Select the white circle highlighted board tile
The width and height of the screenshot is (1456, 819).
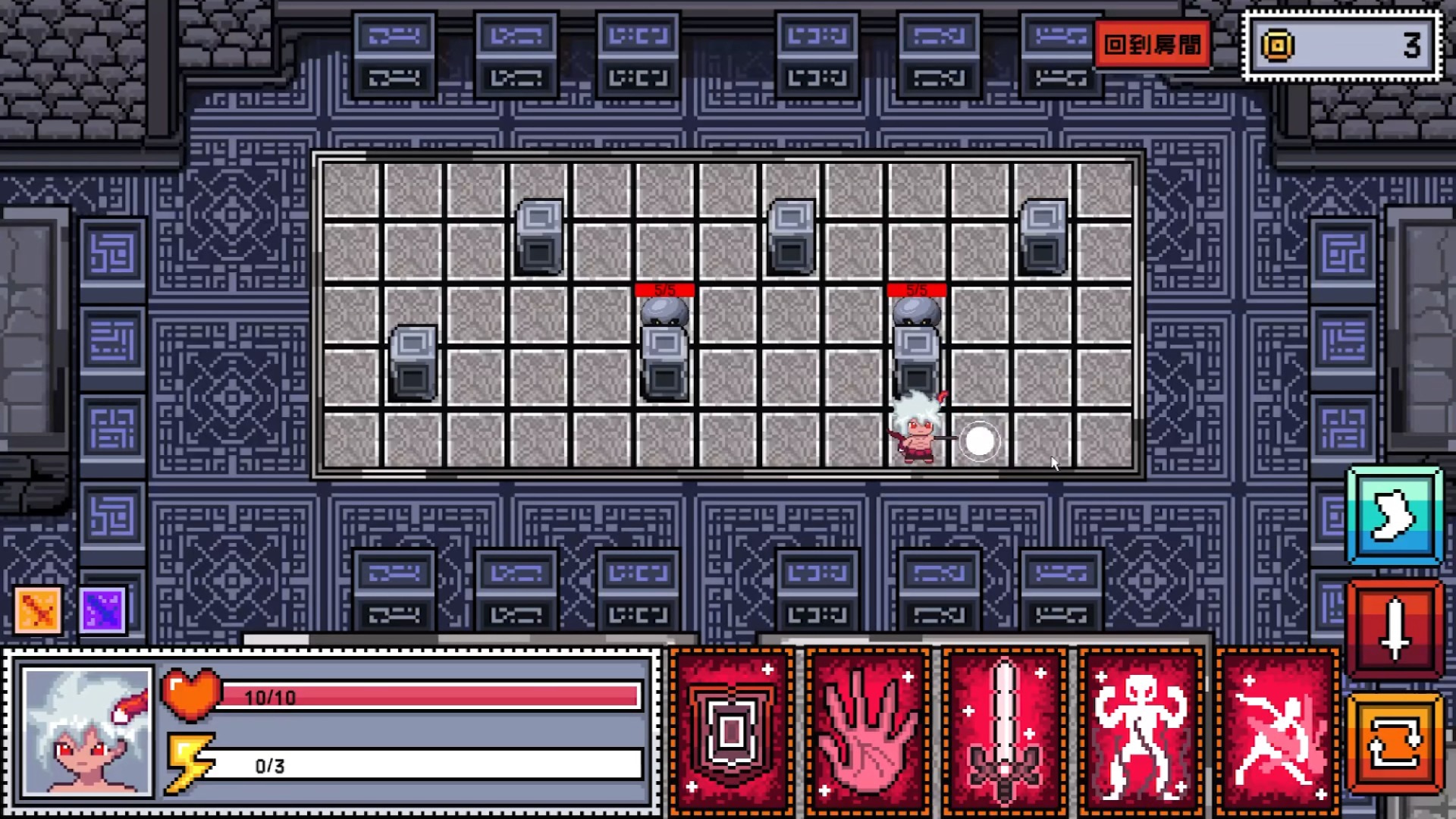[x=979, y=441]
